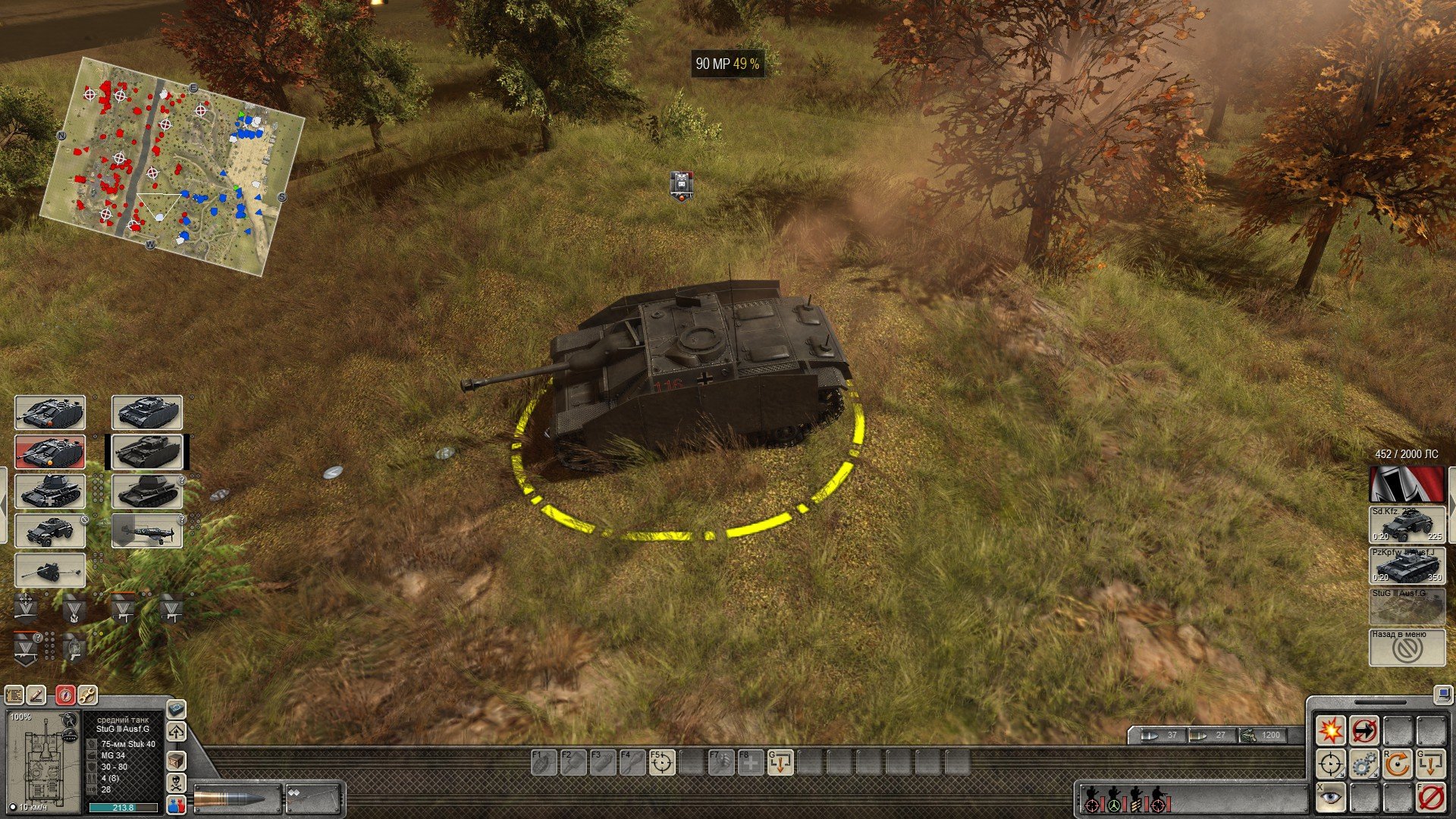Open the wooden crate inventory

(x=176, y=761)
